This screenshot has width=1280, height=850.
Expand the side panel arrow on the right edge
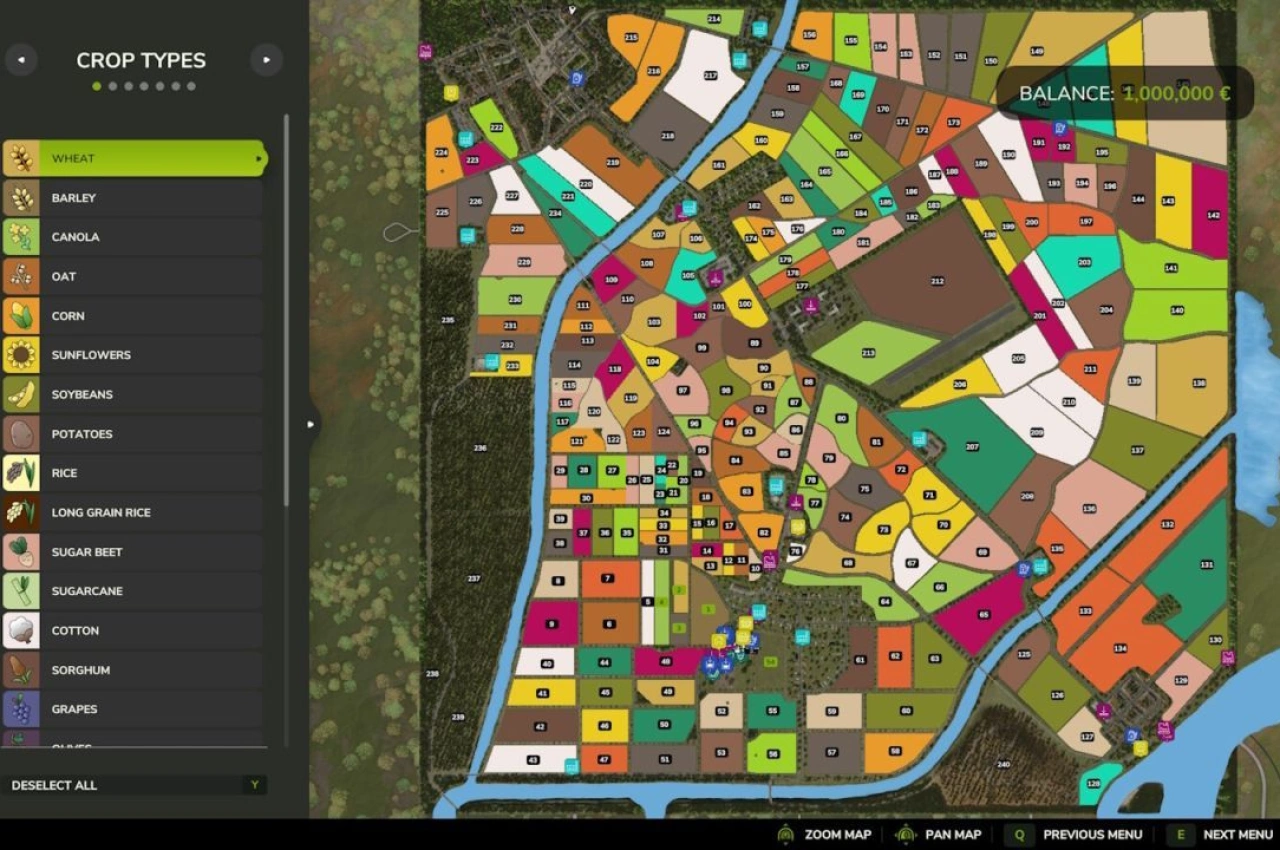(311, 424)
